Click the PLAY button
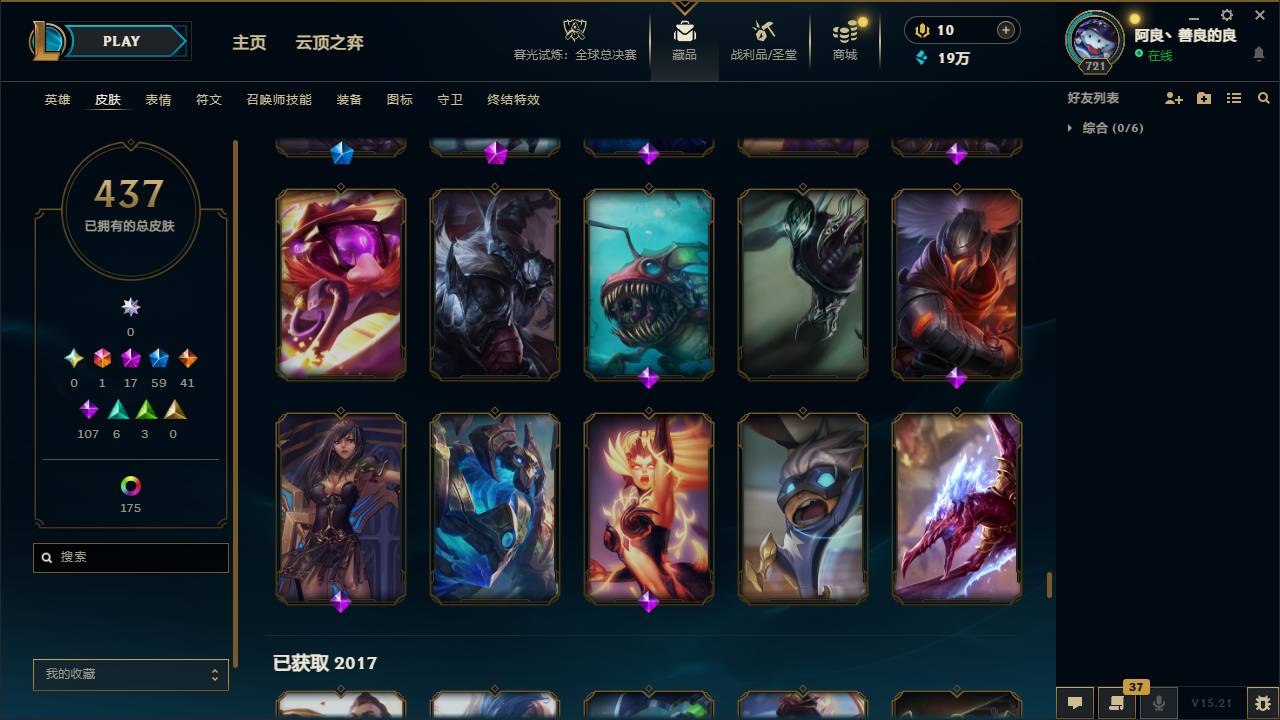Screen dimensions: 1280x720 (x=120, y=41)
